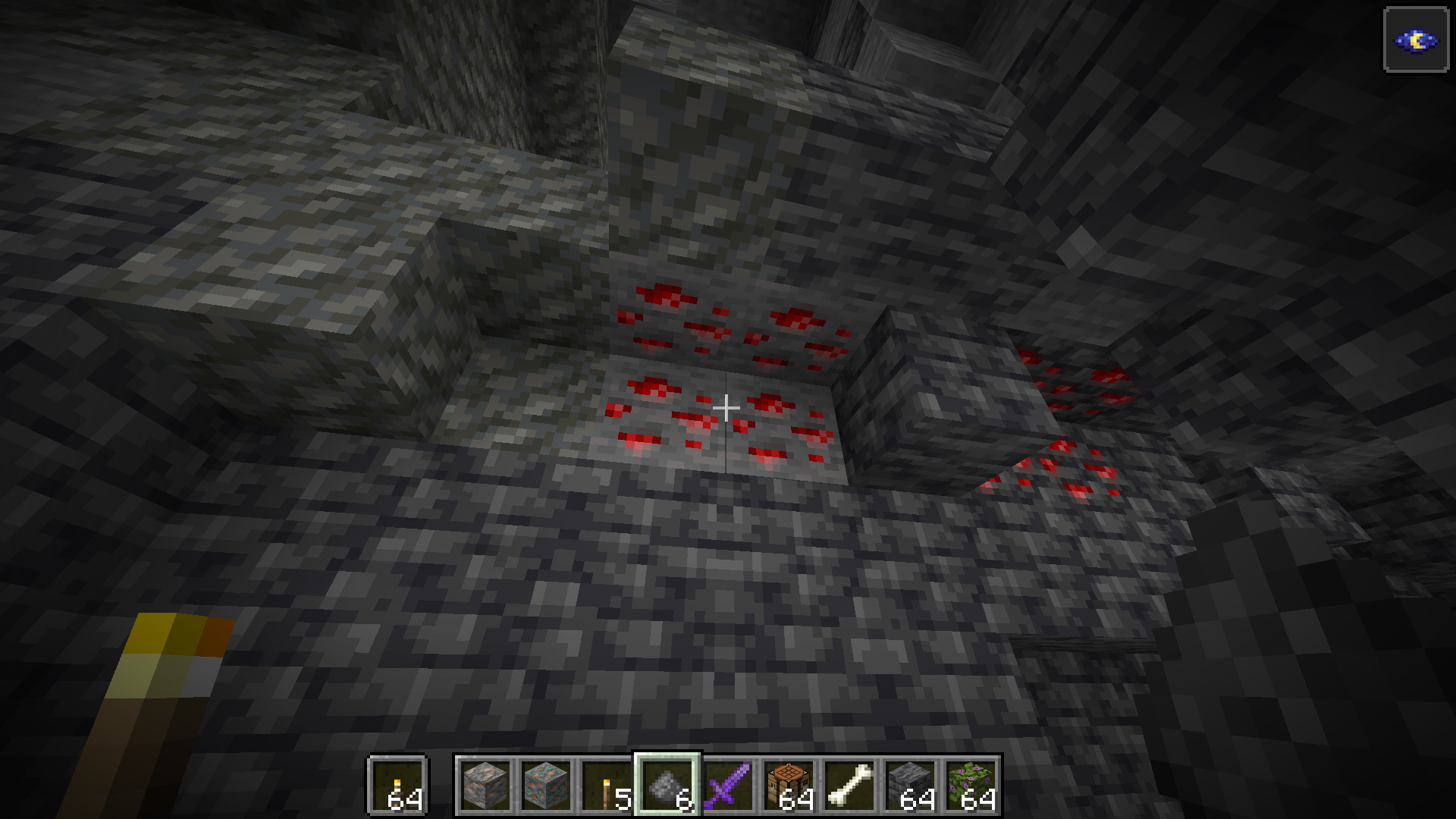Choose the bone in the hotbar
Screen dimensions: 1456x819
point(849,785)
